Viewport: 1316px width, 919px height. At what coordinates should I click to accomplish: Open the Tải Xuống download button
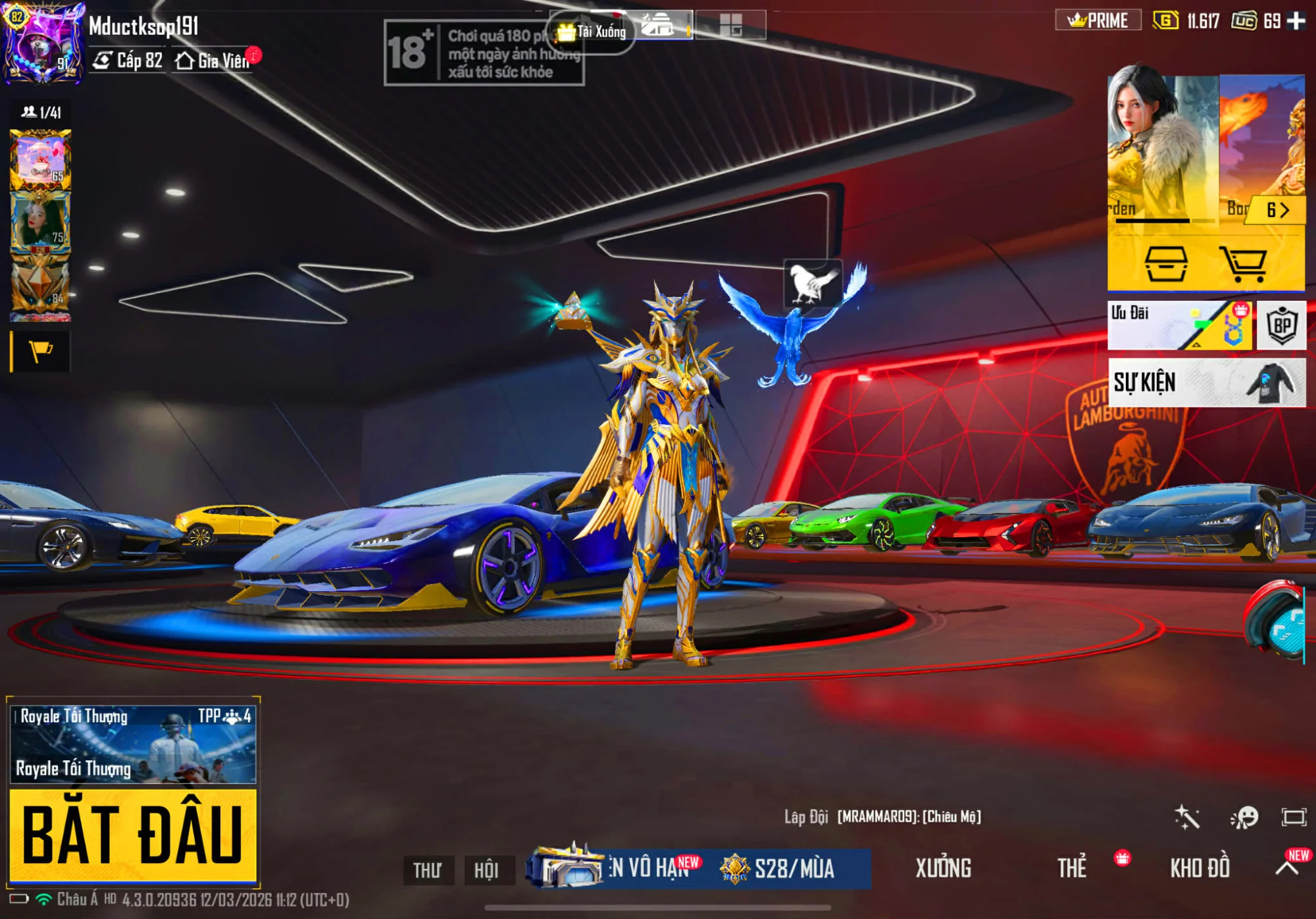592,31
